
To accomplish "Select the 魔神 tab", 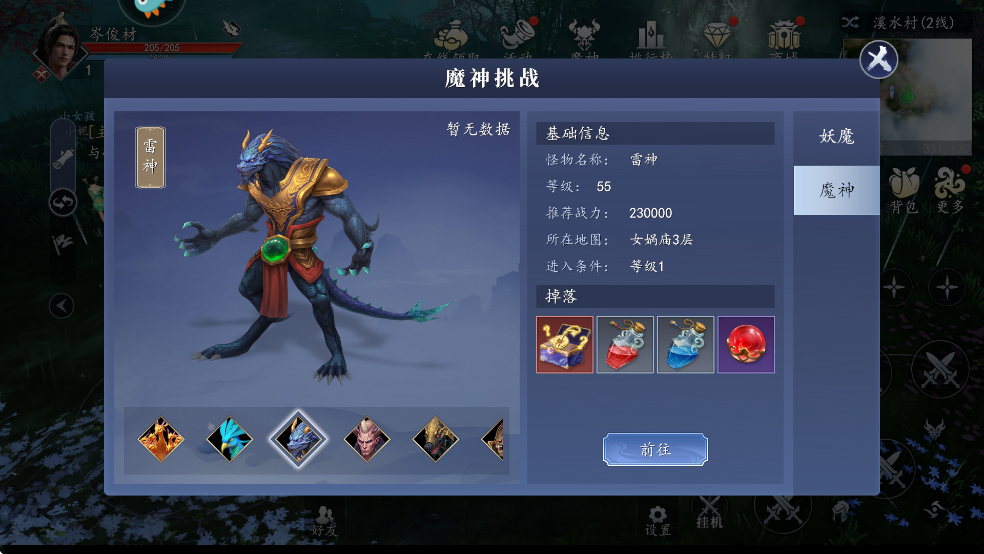I will 836,190.
